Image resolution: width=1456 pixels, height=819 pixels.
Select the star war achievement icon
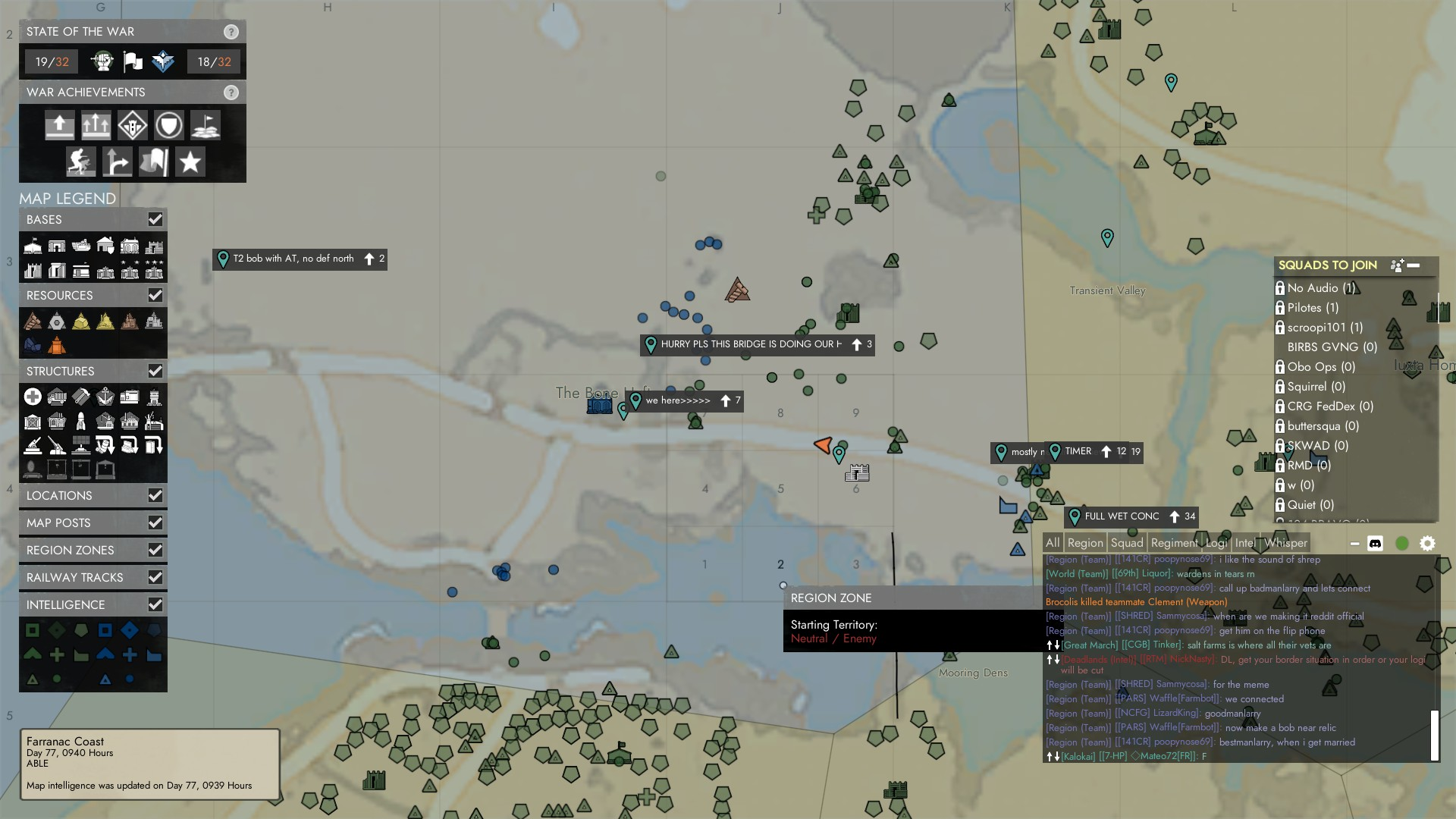190,162
